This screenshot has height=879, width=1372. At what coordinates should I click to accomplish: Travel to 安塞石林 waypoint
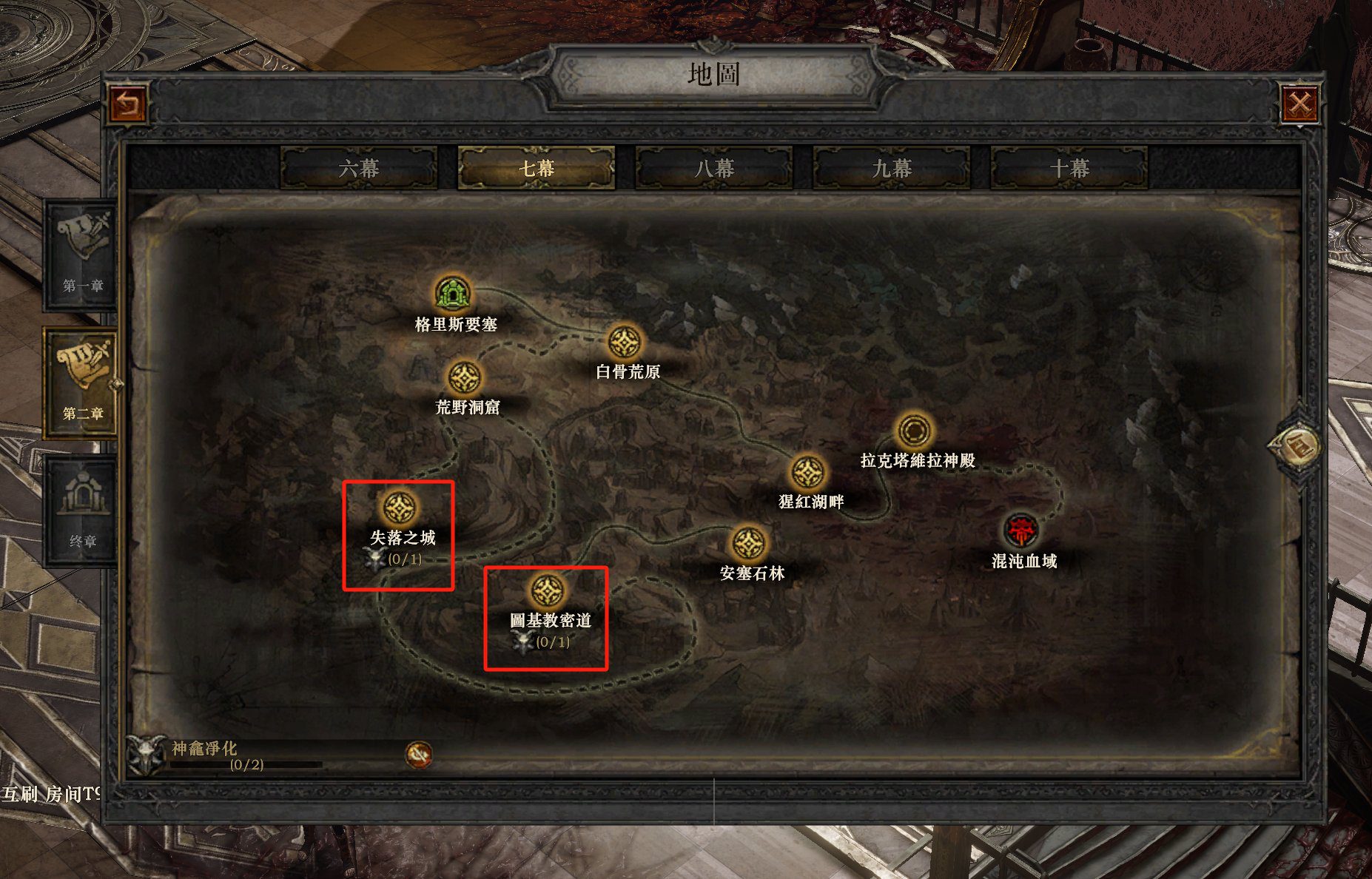click(x=749, y=544)
